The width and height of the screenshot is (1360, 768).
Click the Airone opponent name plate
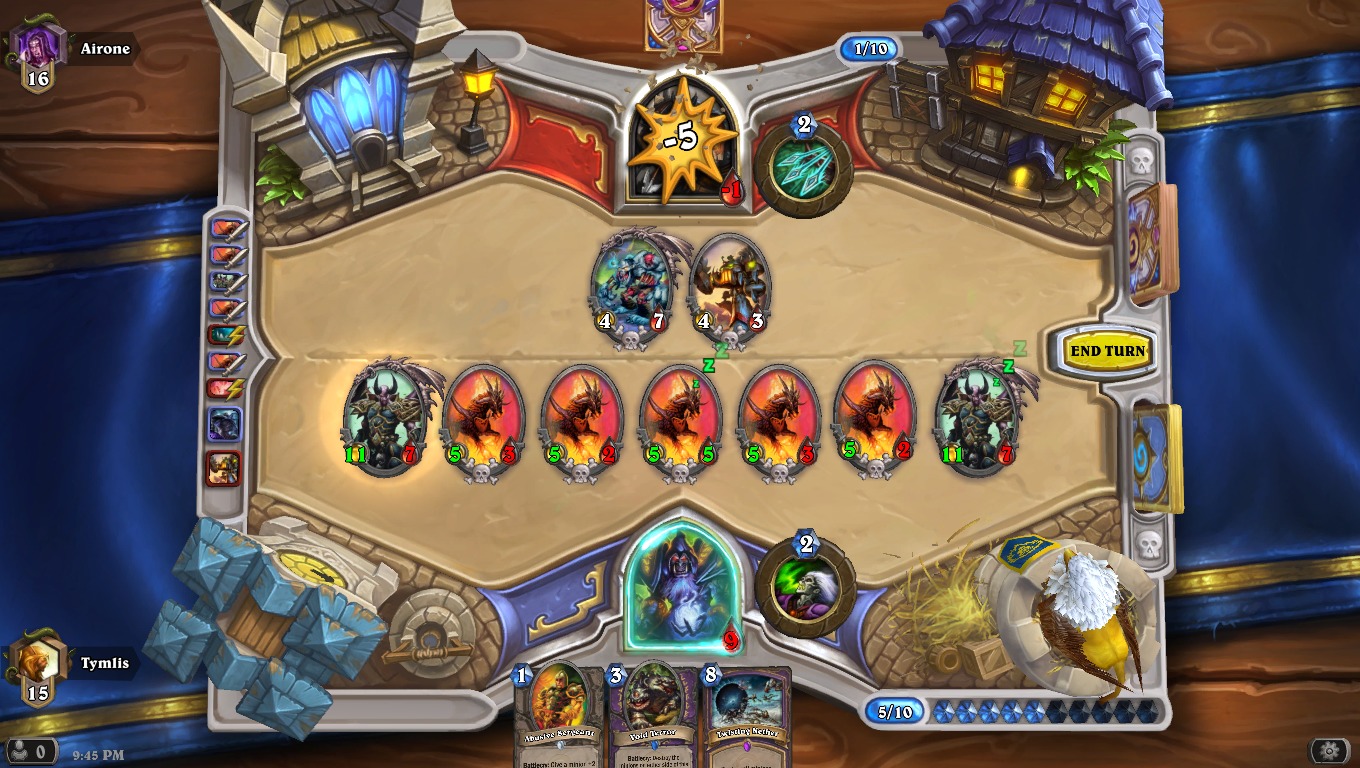[104, 49]
